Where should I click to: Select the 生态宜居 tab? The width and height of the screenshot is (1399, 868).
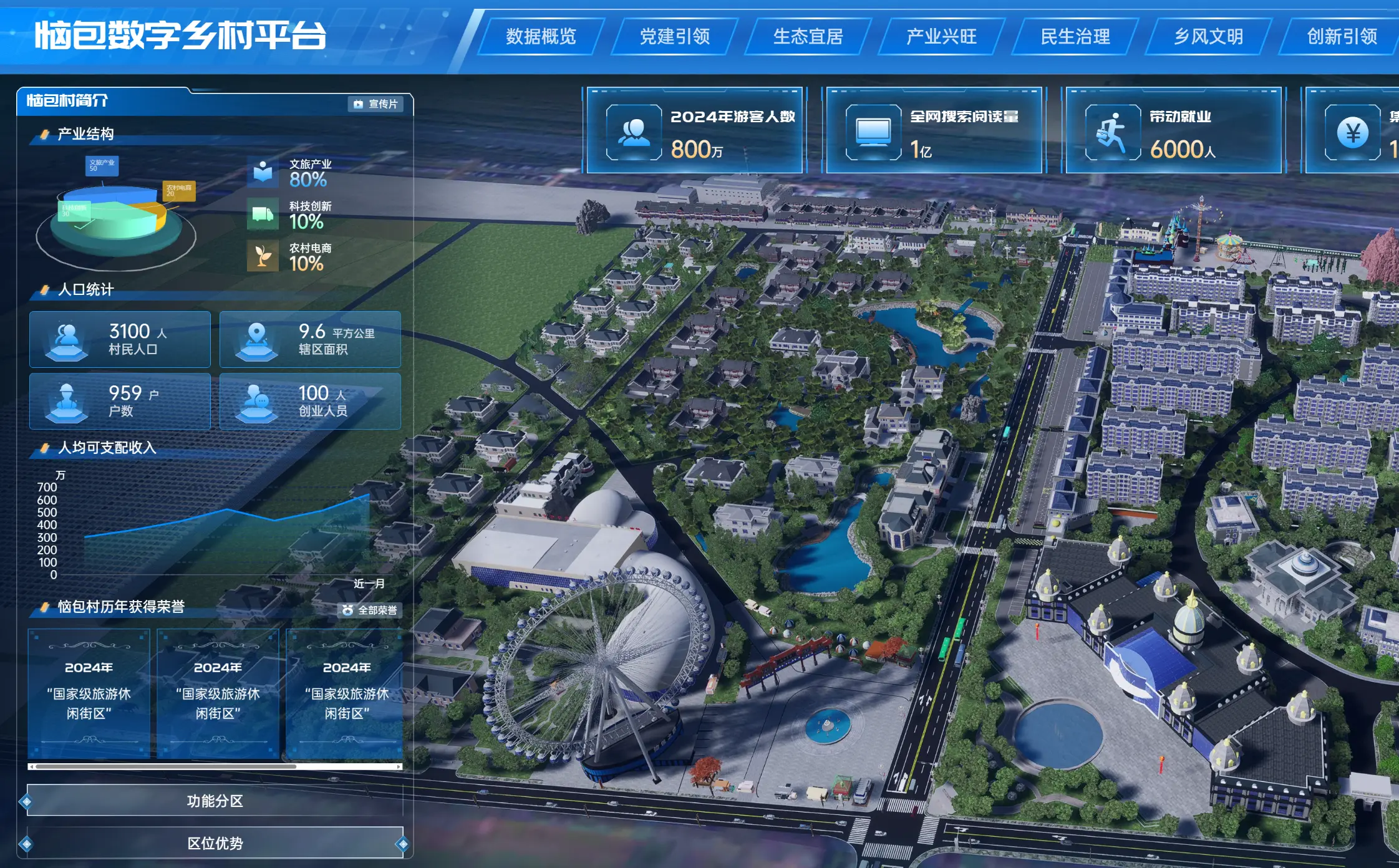[x=808, y=37]
